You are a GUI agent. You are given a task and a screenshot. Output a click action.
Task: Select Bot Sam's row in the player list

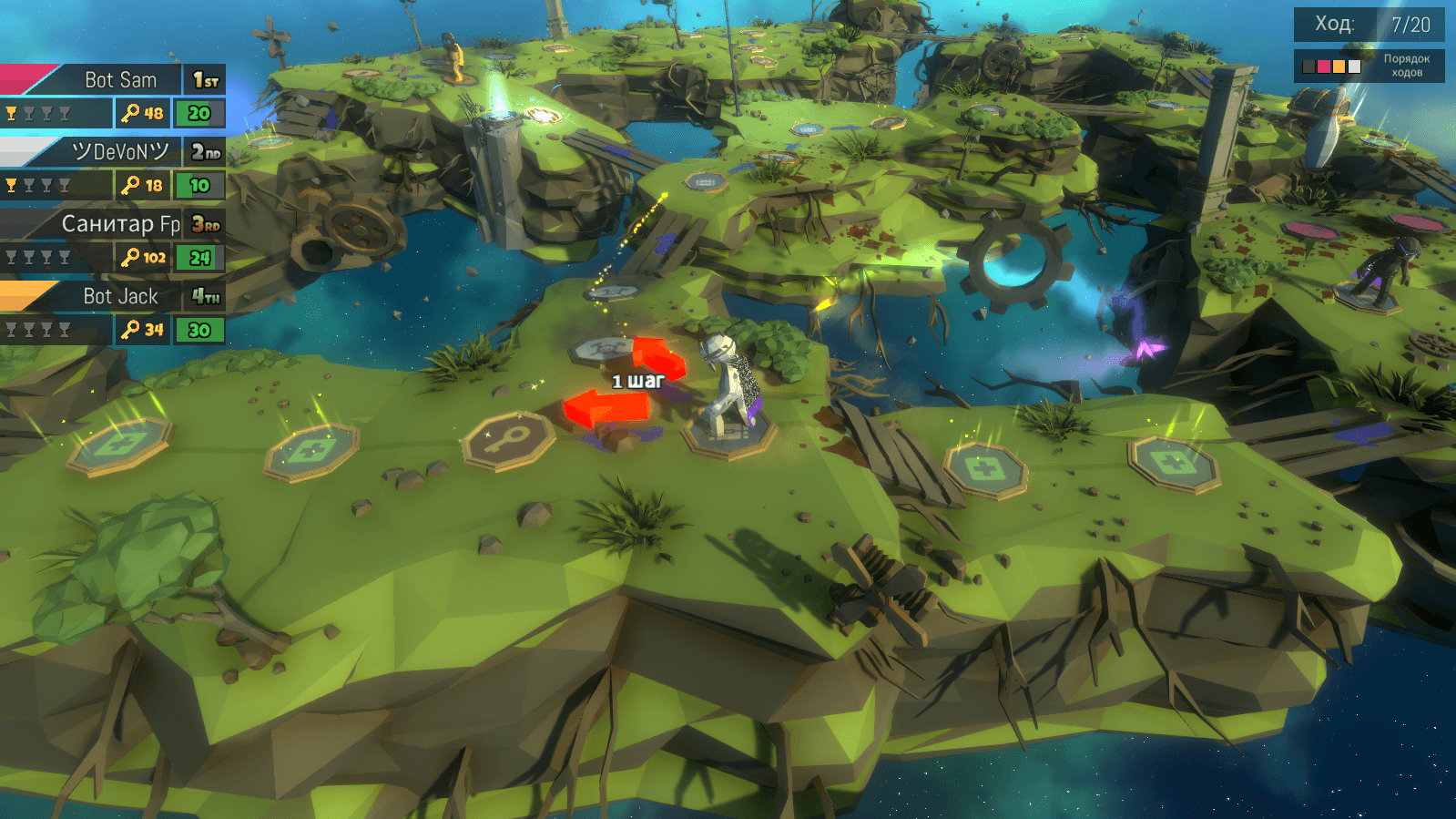coord(113,96)
